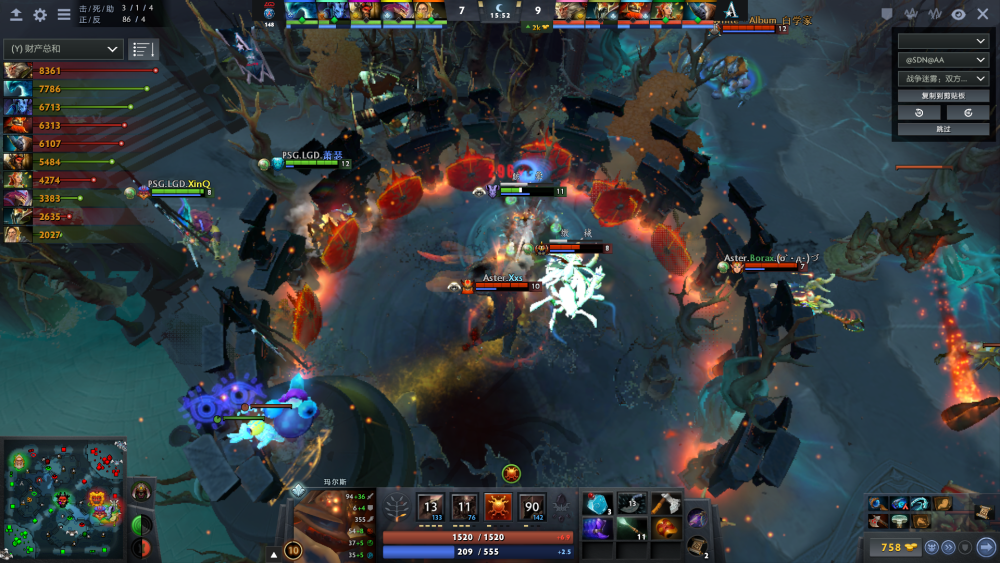The image size is (1000, 563).
Task: Click the fast-forward replay button
Action: (x=967, y=113)
